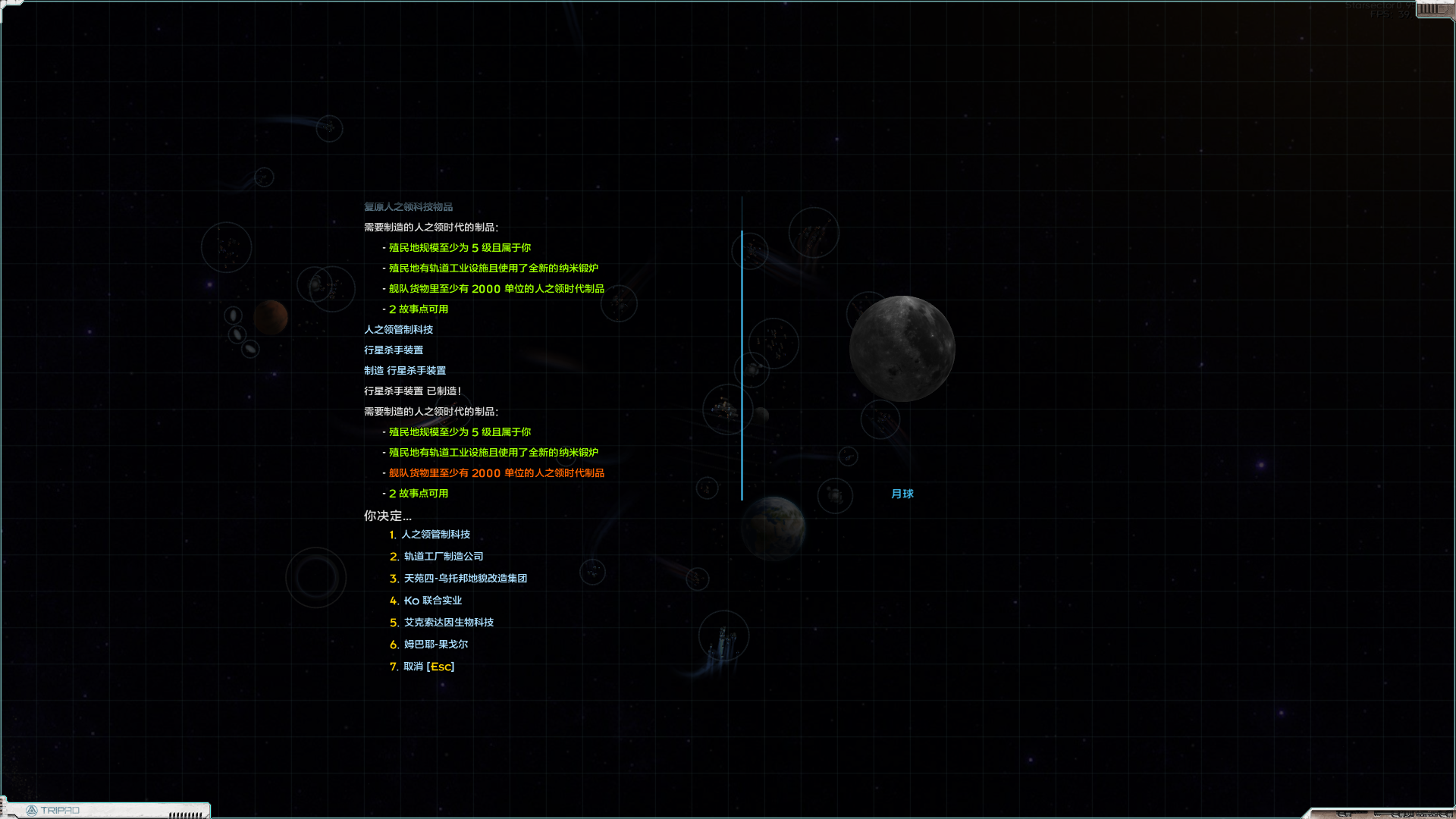Select option 1 人之领管制科技

tap(436, 535)
